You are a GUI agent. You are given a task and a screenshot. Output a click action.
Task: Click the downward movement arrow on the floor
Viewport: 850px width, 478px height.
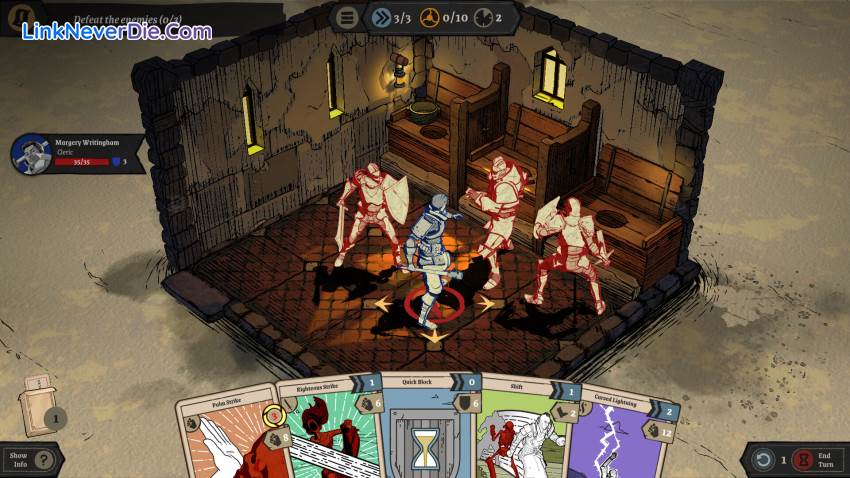433,337
